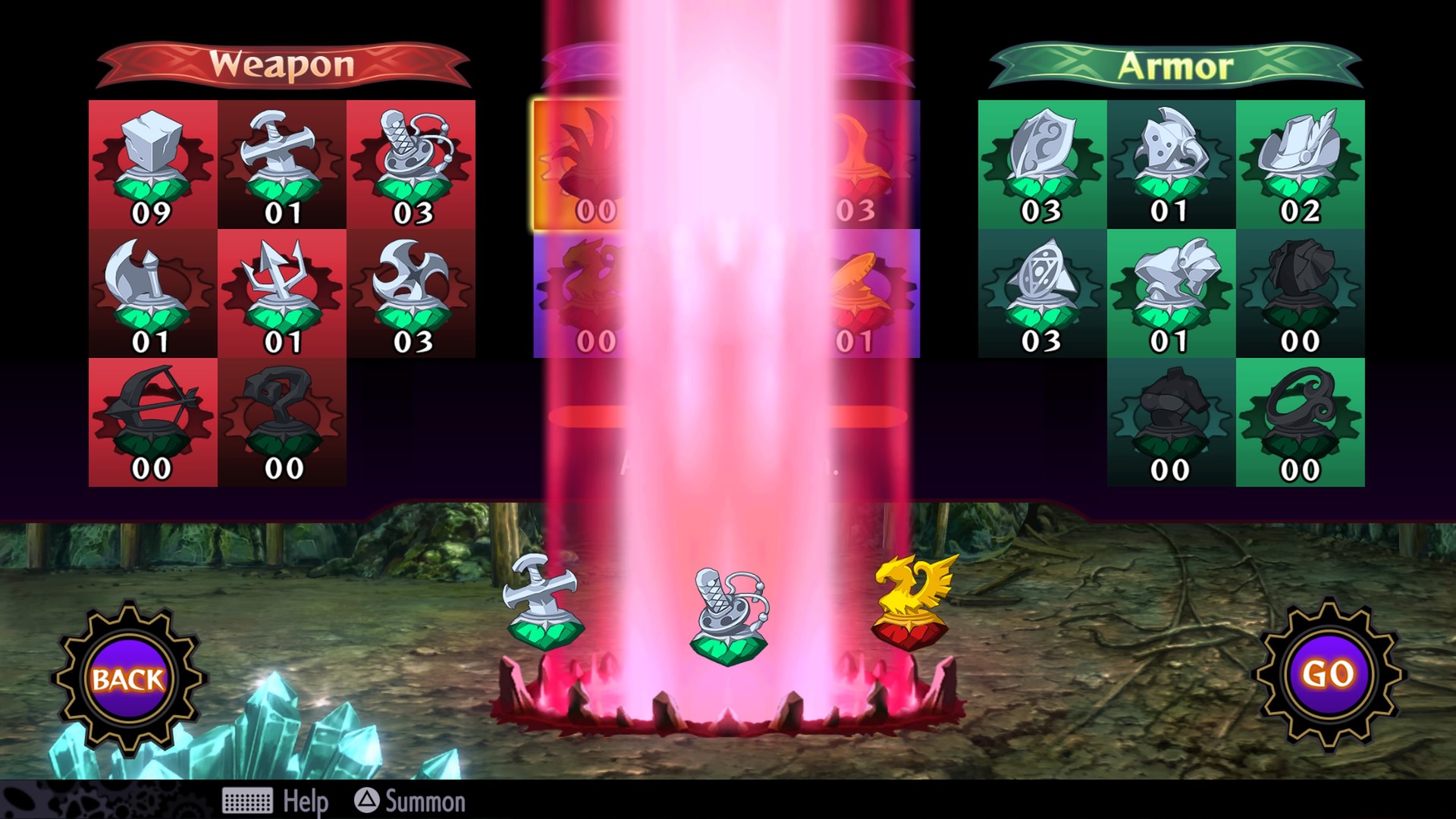The width and height of the screenshot is (1456, 819).
Task: Select the sword icon in the Weapon grid
Action: pyautogui.click(x=283, y=155)
